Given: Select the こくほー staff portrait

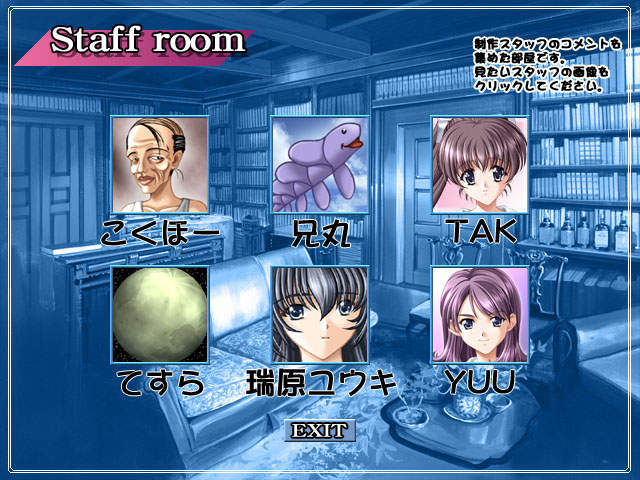Looking at the screenshot, I should click(160, 165).
